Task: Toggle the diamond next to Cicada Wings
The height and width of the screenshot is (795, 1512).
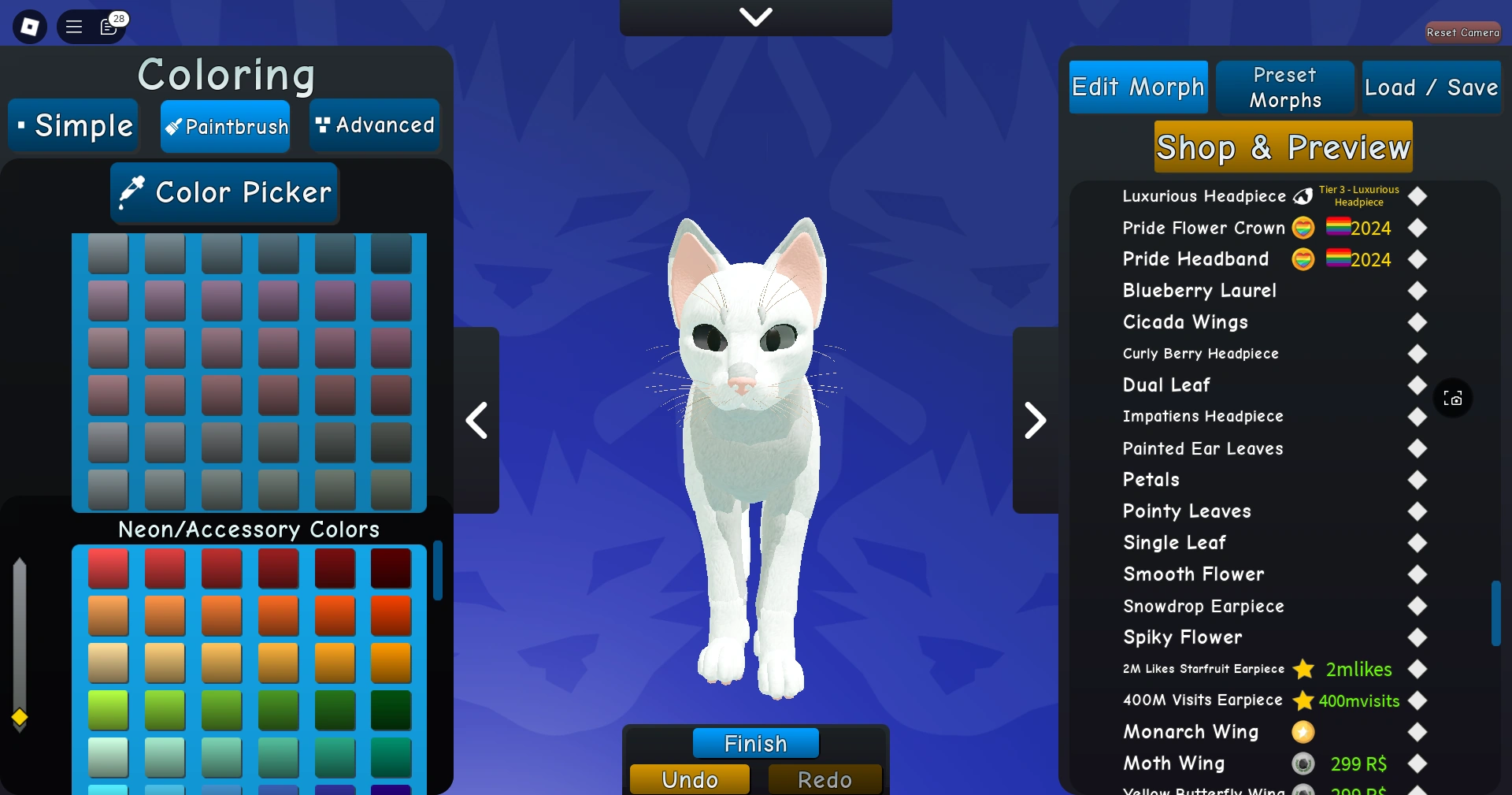Action: 1417,323
